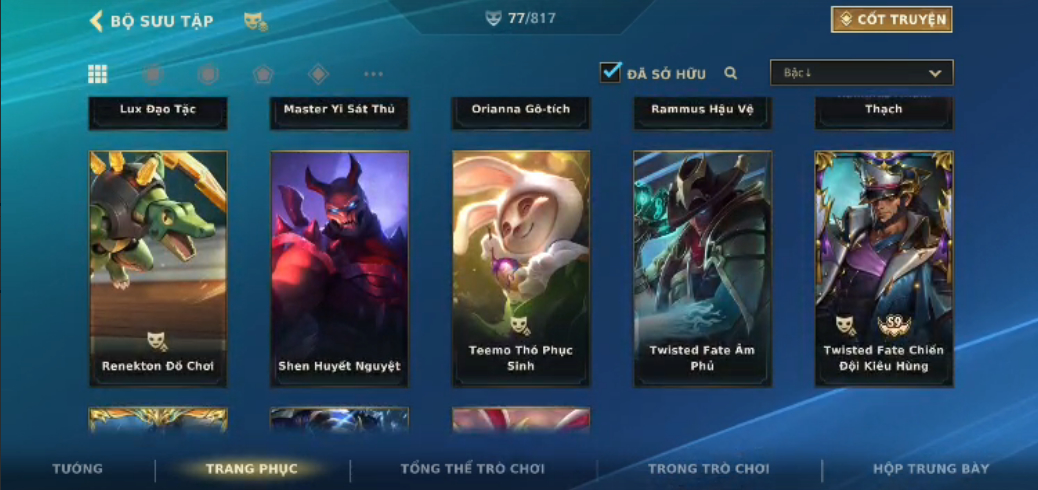The height and width of the screenshot is (490, 1038).
Task: Open the Cốt Truyện button
Action: click(891, 19)
